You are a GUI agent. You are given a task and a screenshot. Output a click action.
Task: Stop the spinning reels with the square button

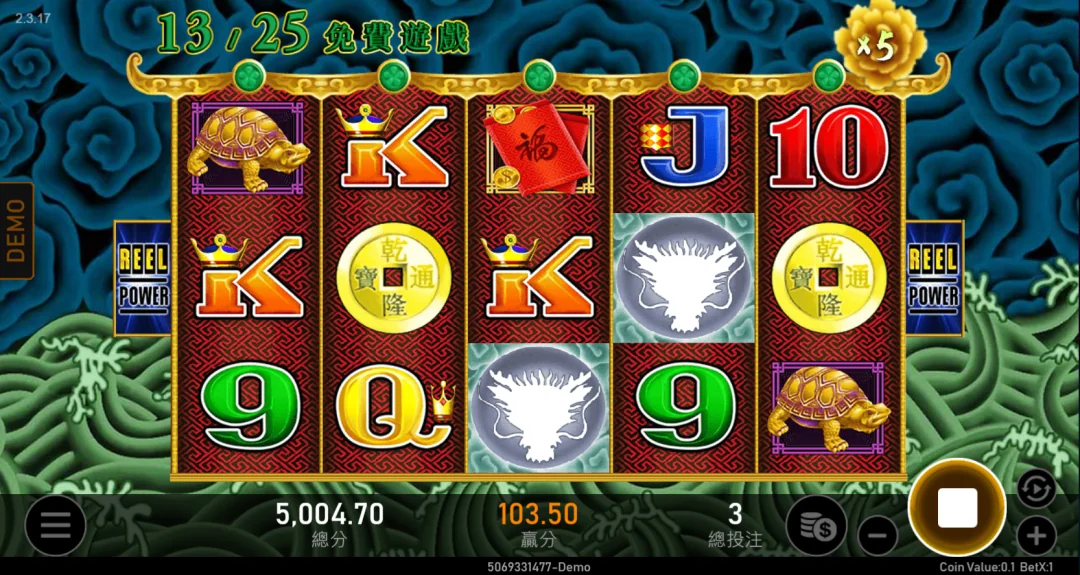click(957, 509)
